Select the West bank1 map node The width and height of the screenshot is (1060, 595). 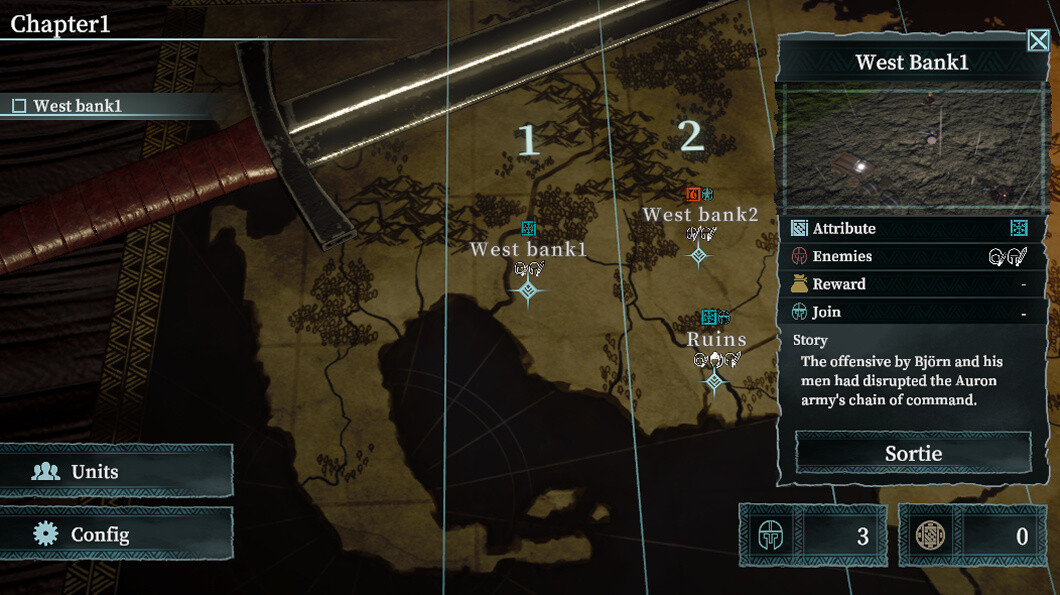point(528,290)
